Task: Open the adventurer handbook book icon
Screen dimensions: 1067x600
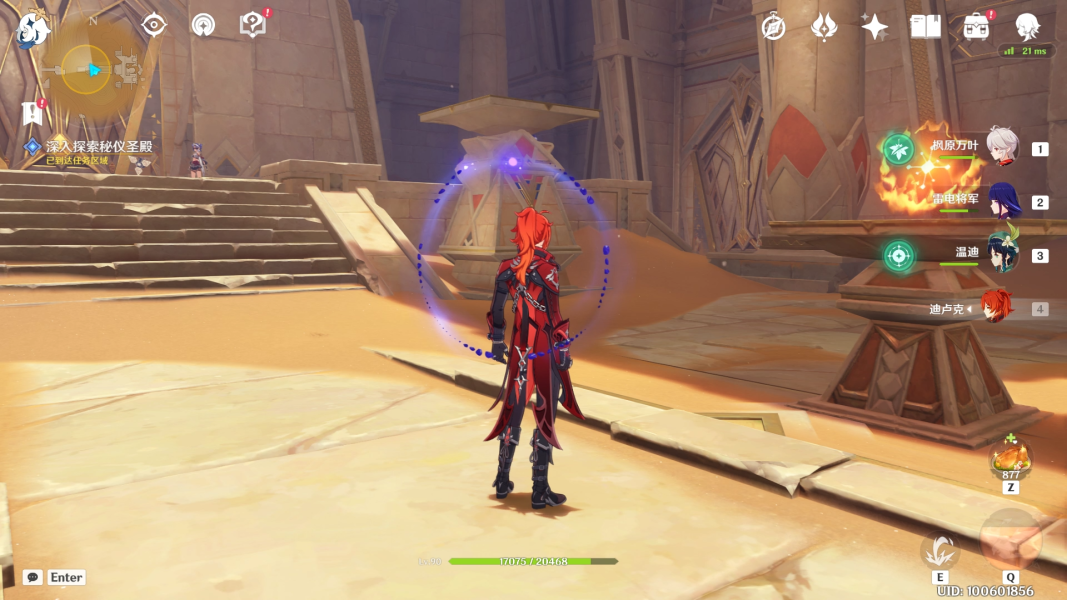Action: [x=925, y=27]
